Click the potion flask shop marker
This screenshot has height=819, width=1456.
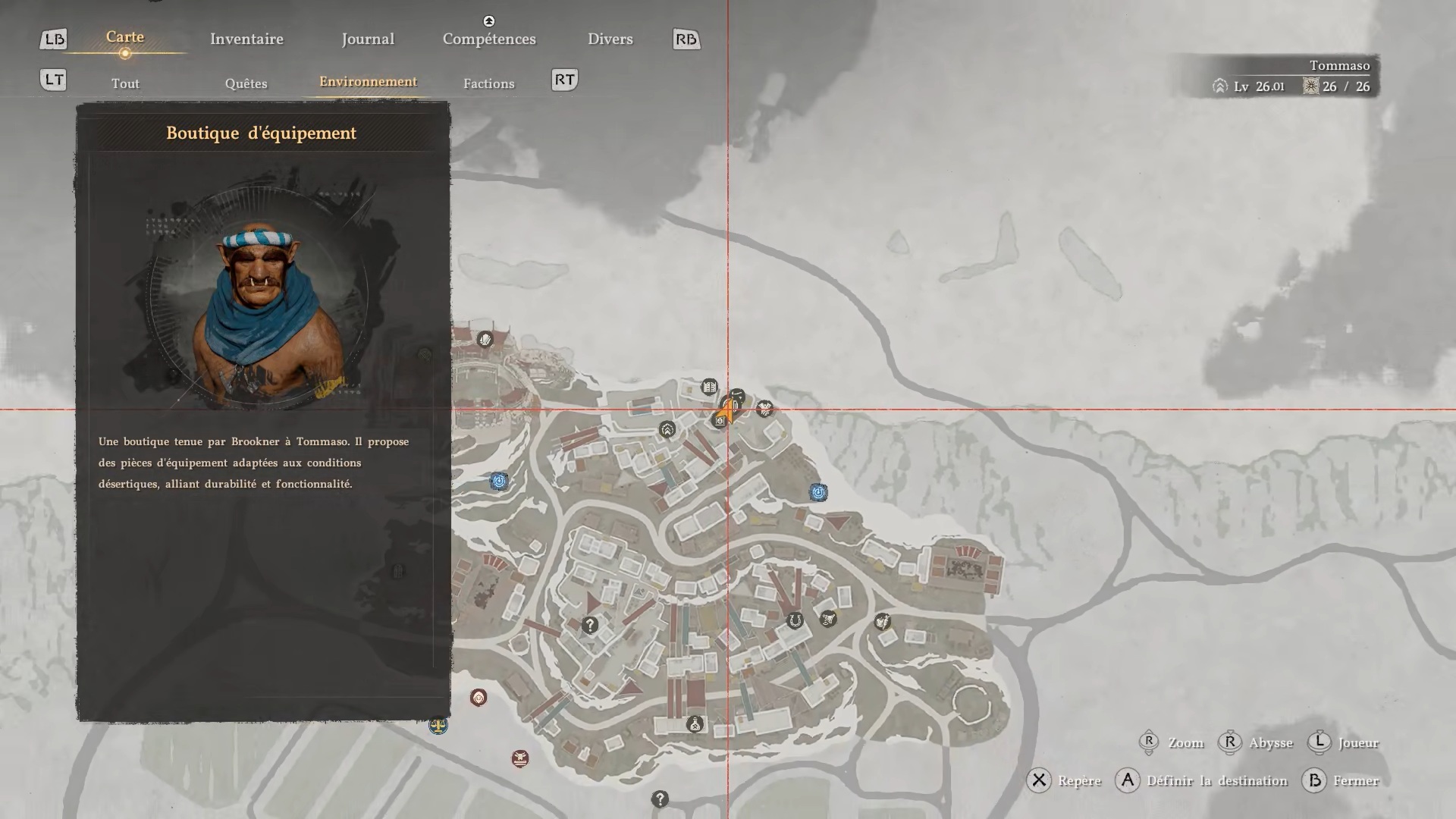[695, 724]
